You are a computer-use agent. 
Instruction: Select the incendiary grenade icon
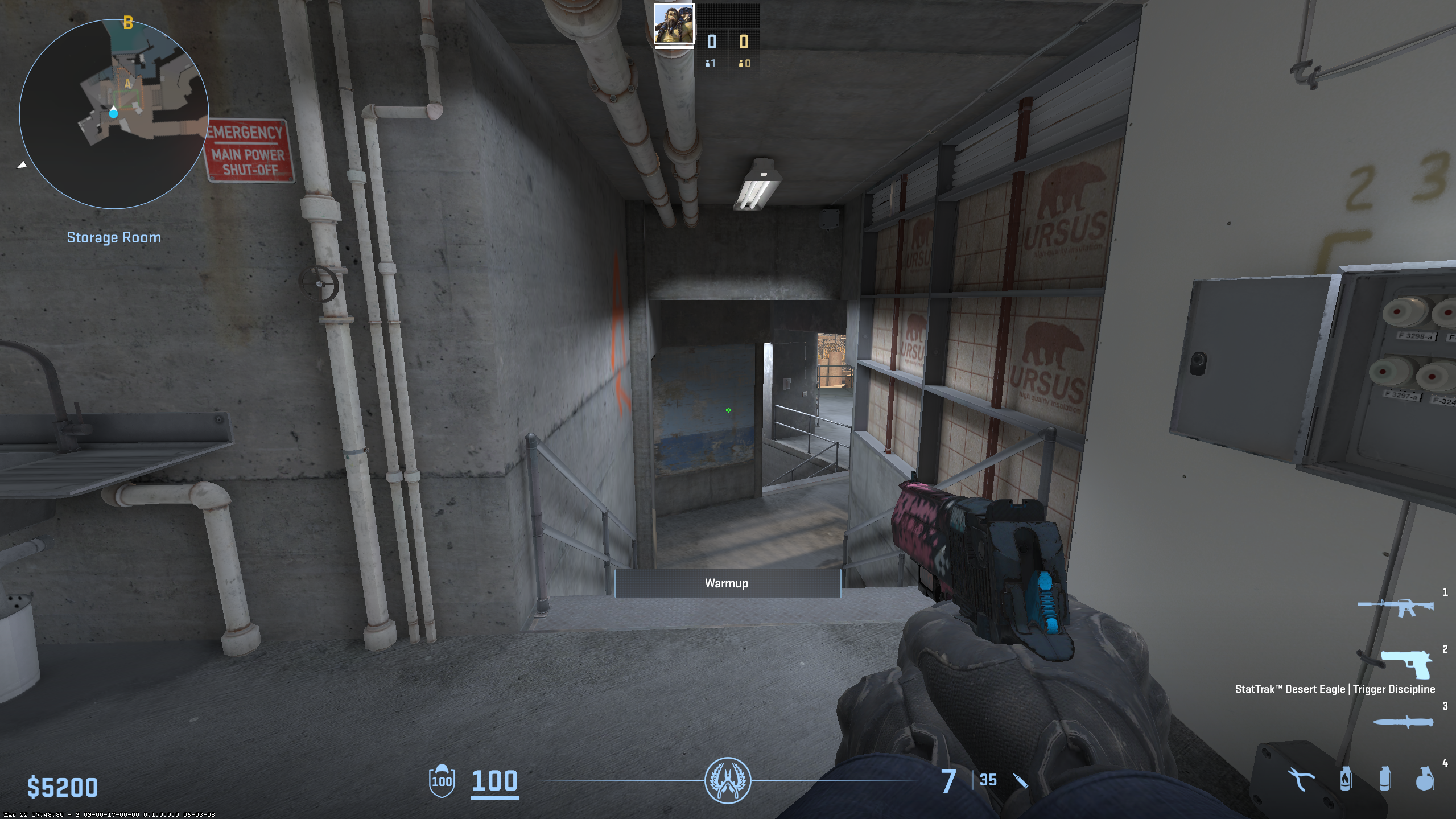click(x=1346, y=780)
